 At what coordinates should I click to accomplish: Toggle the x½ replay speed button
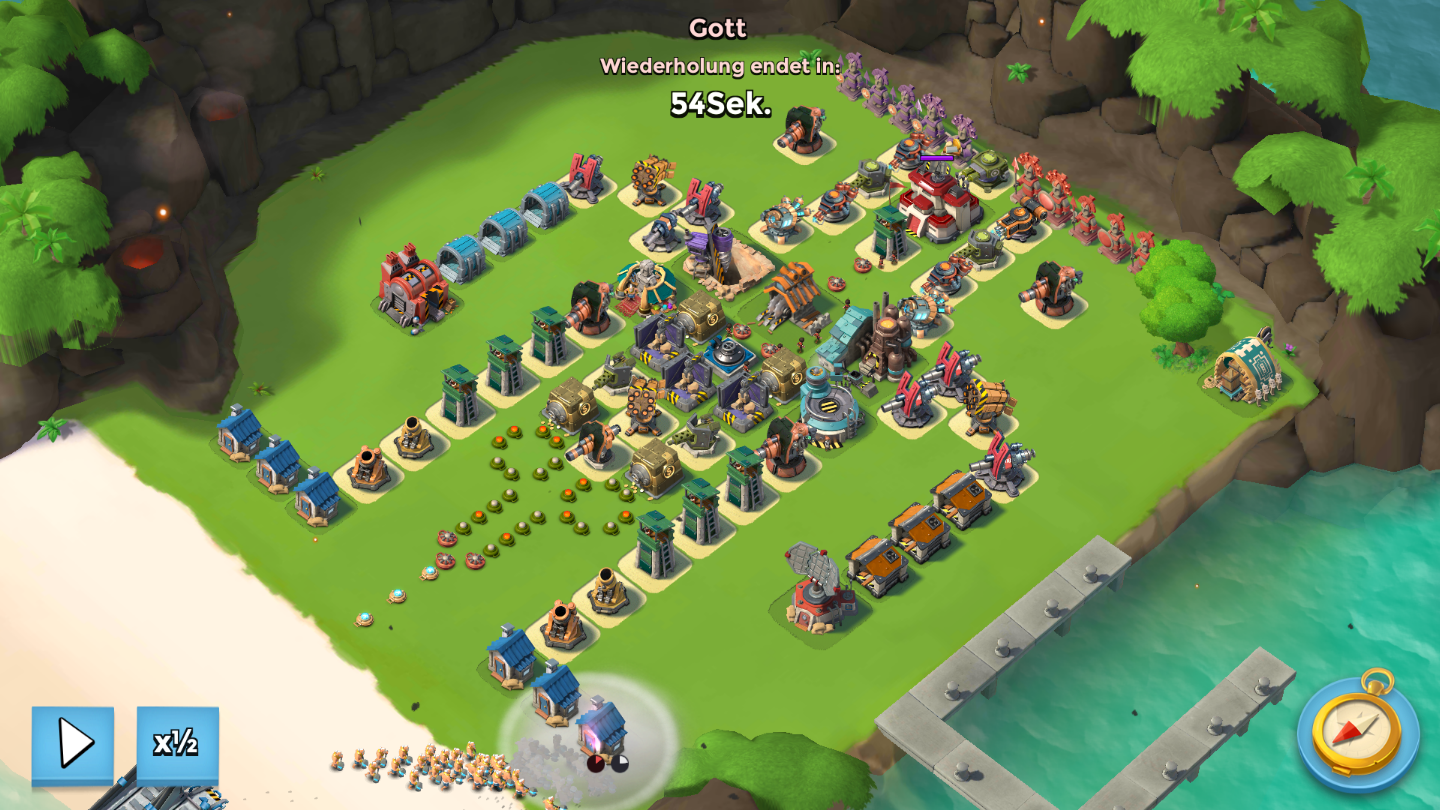click(x=177, y=743)
